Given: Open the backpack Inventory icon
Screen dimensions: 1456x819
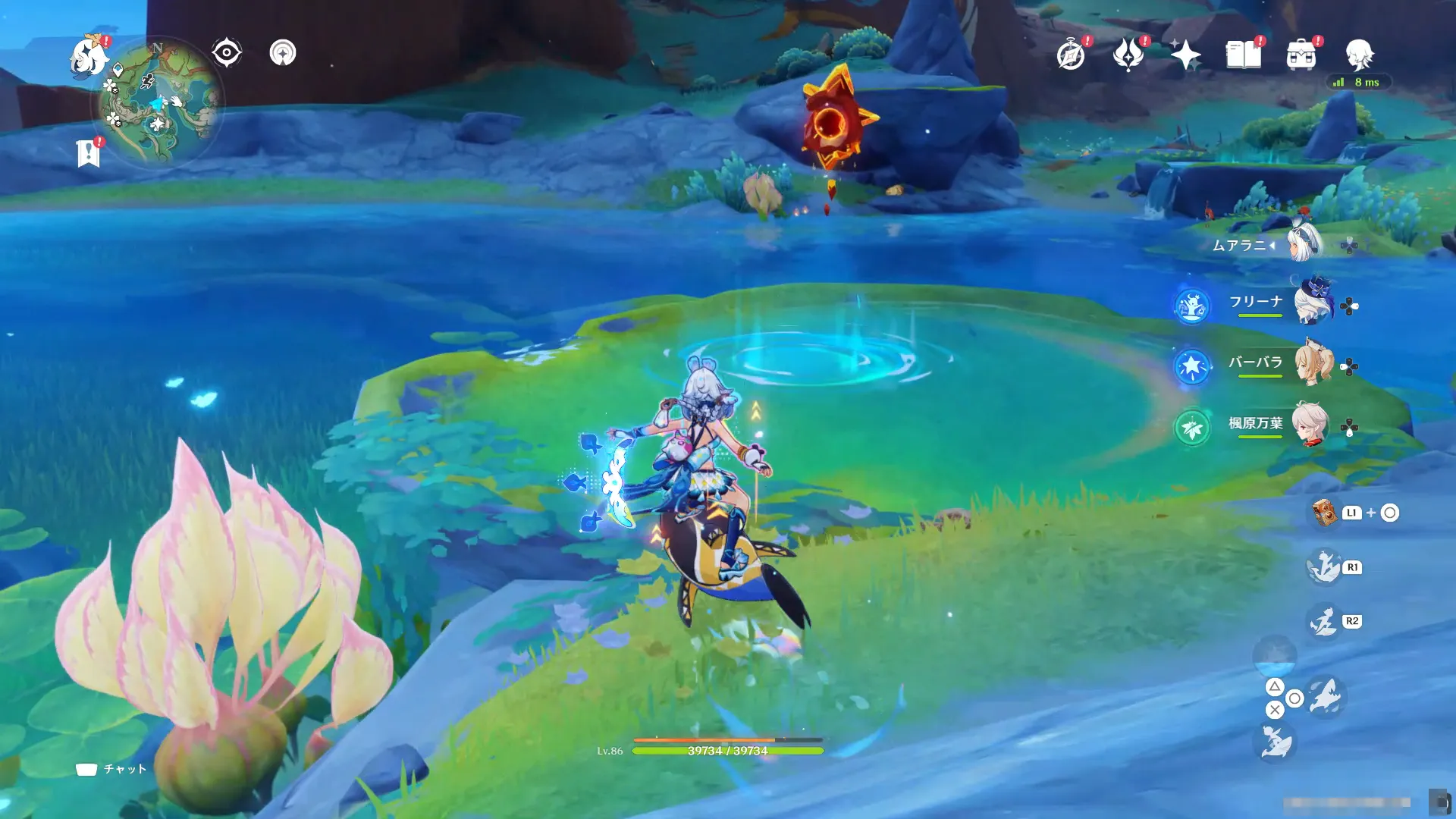Looking at the screenshot, I should pyautogui.click(x=1301, y=55).
